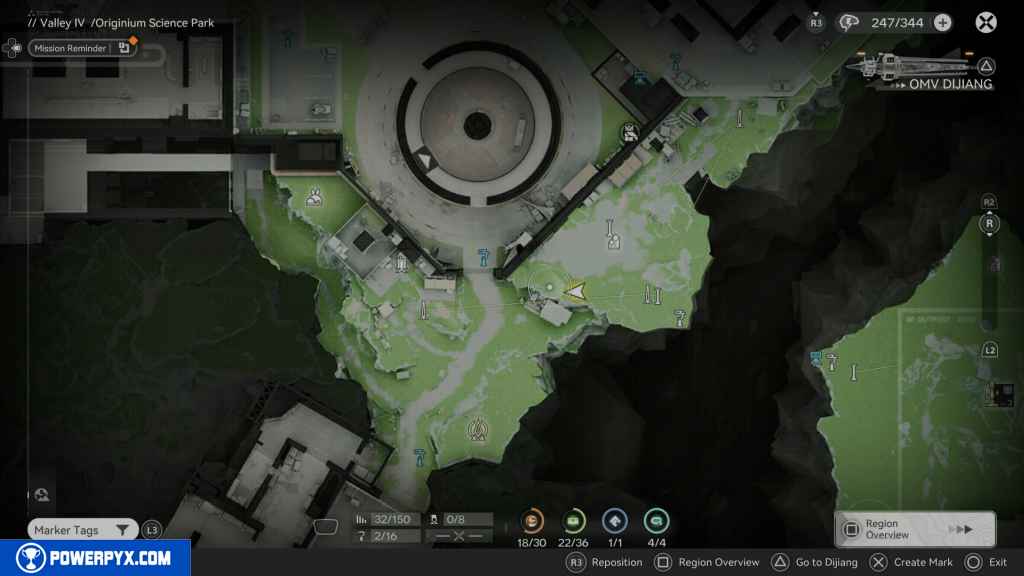Image resolution: width=1024 pixels, height=576 pixels.
Task: Select the yellow player arrow marker
Action: pyautogui.click(x=576, y=290)
